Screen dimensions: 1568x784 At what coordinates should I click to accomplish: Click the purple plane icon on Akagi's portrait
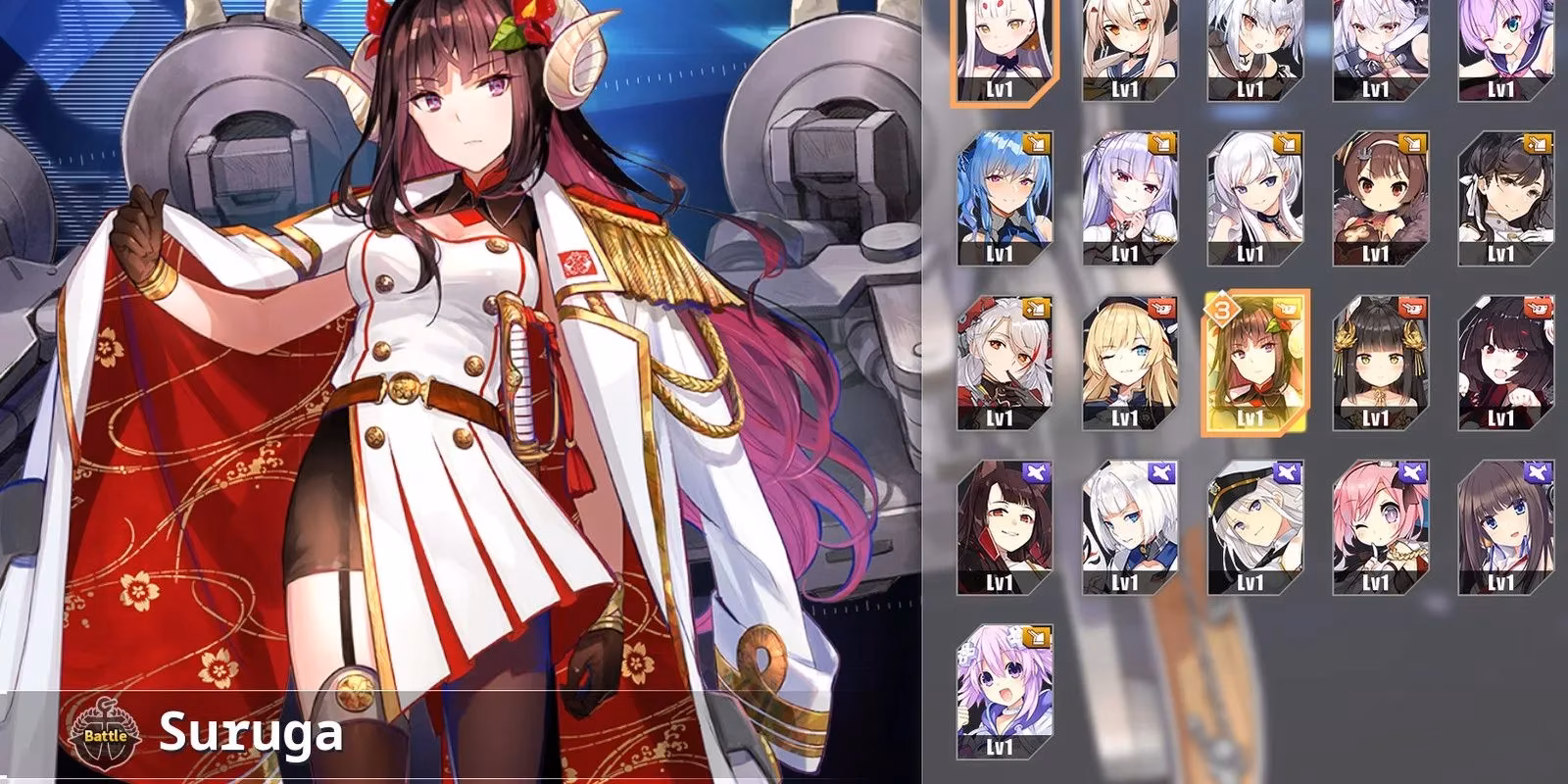1036,471
